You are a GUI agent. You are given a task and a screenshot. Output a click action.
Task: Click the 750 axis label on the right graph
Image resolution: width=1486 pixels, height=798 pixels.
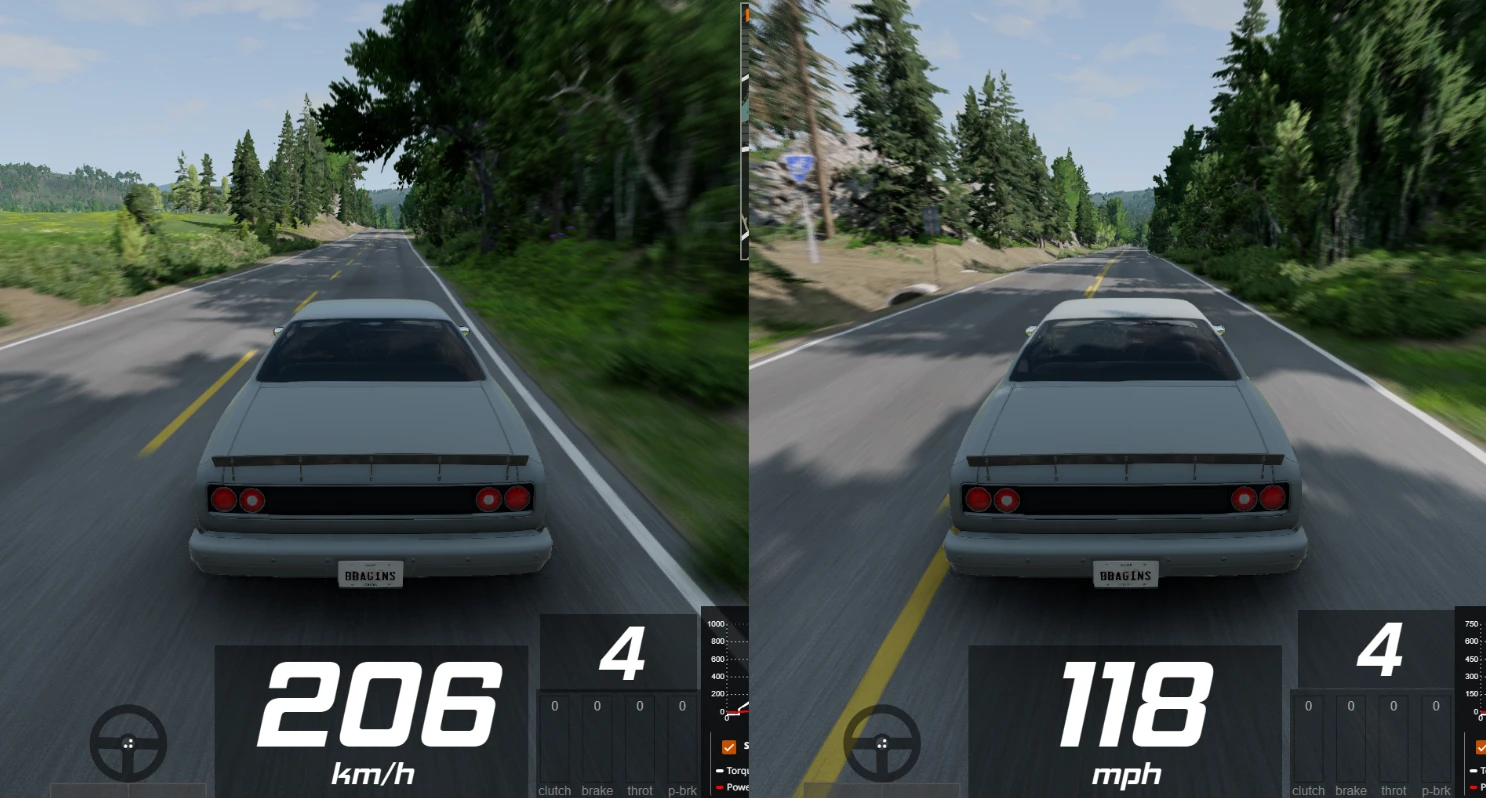(x=1472, y=624)
